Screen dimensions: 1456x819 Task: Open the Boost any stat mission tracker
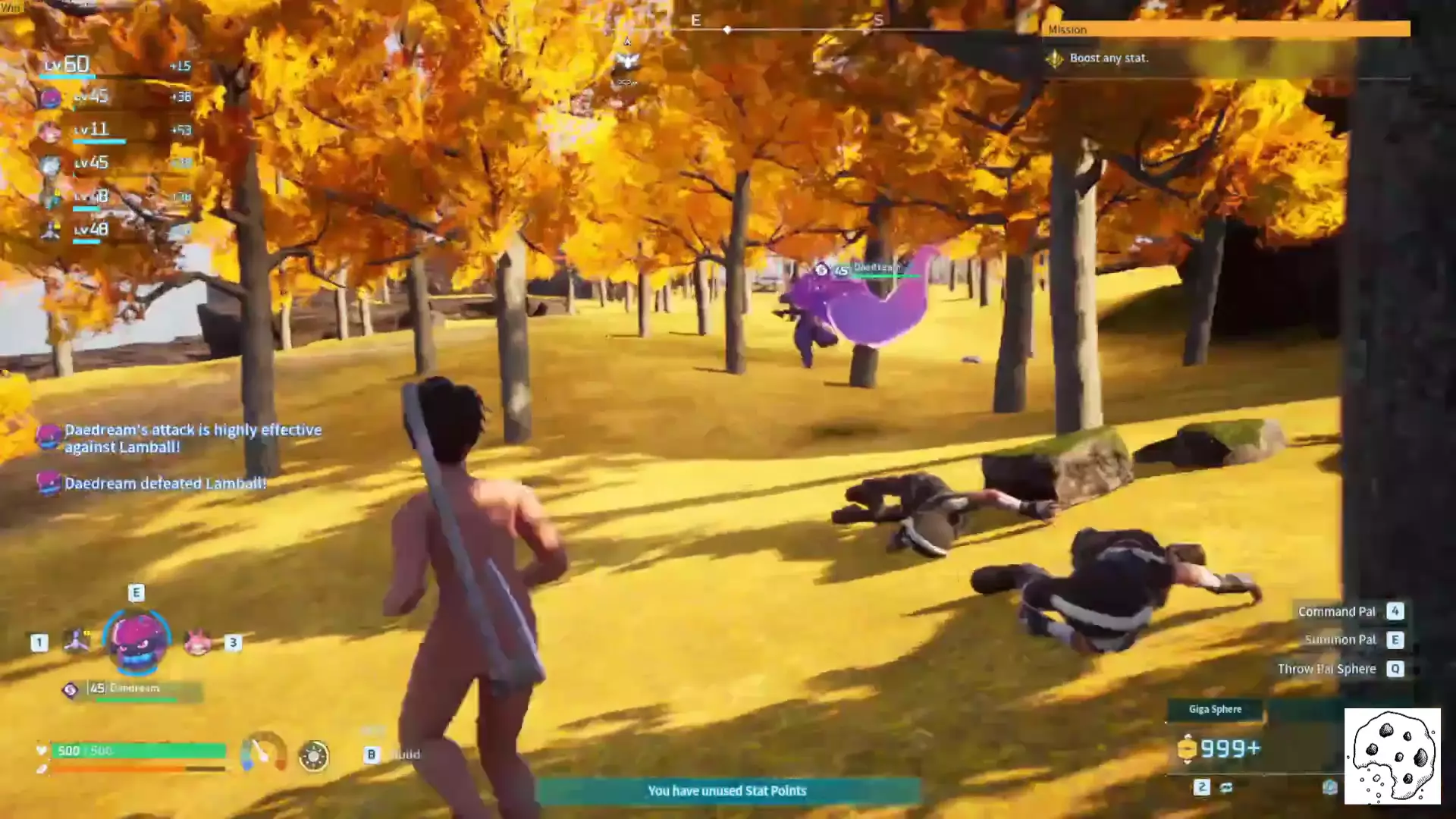(x=1109, y=58)
